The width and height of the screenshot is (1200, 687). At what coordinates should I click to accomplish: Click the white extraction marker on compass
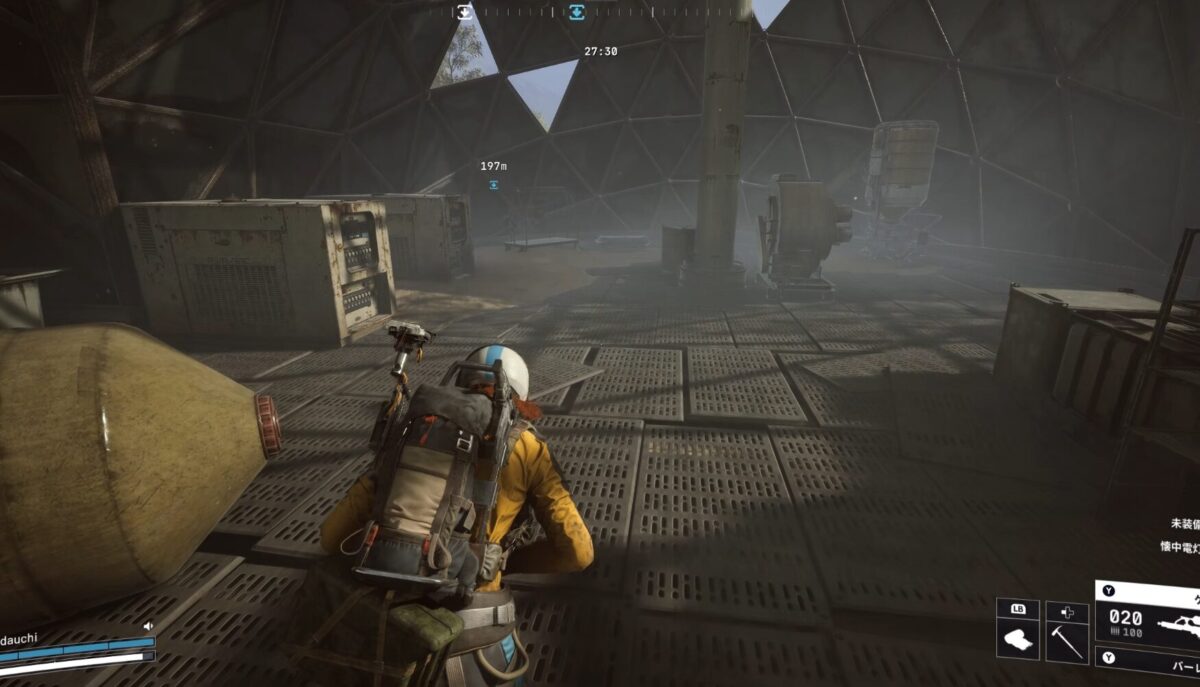[465, 12]
